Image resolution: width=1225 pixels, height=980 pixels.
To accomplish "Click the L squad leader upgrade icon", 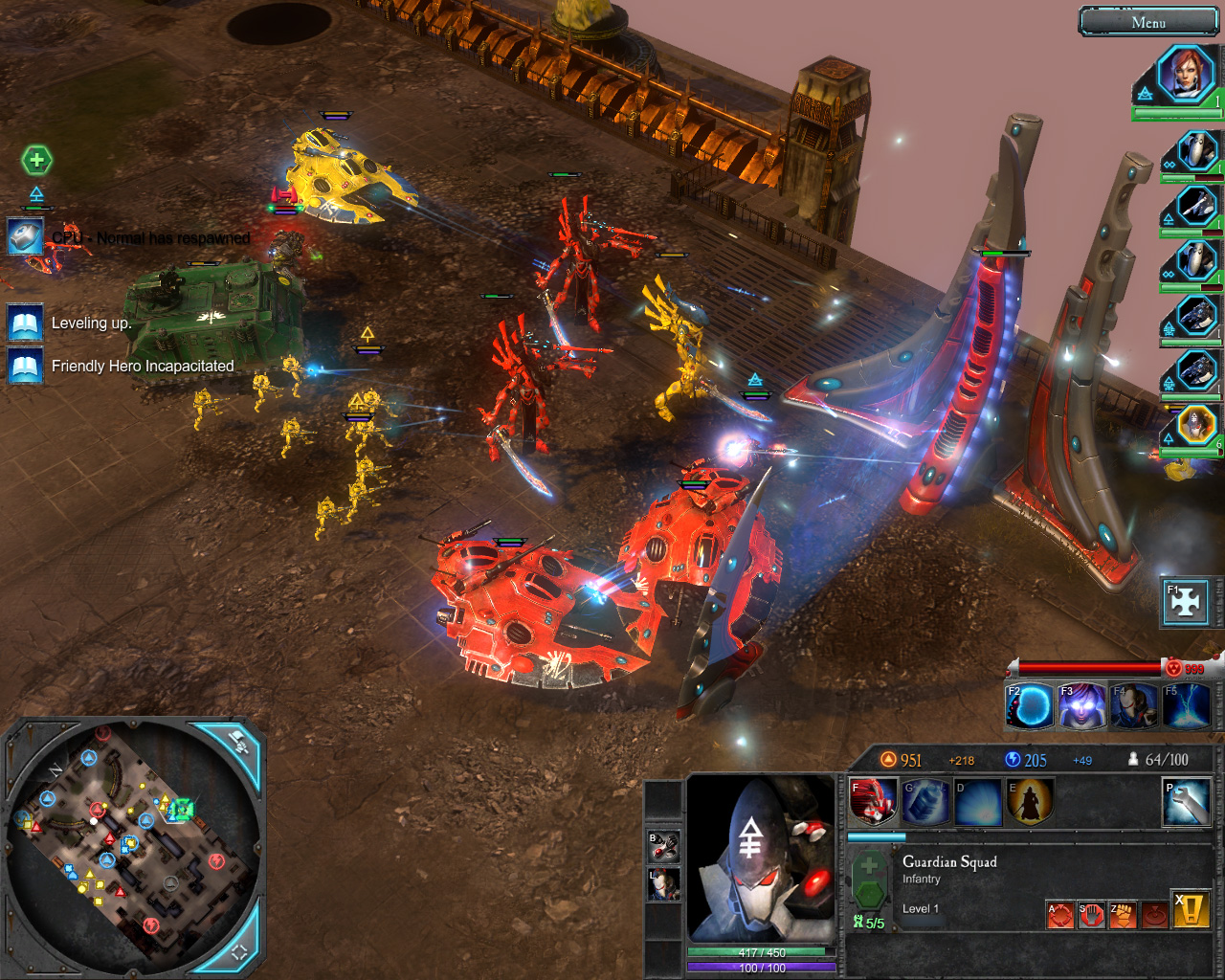I will coord(664,884).
